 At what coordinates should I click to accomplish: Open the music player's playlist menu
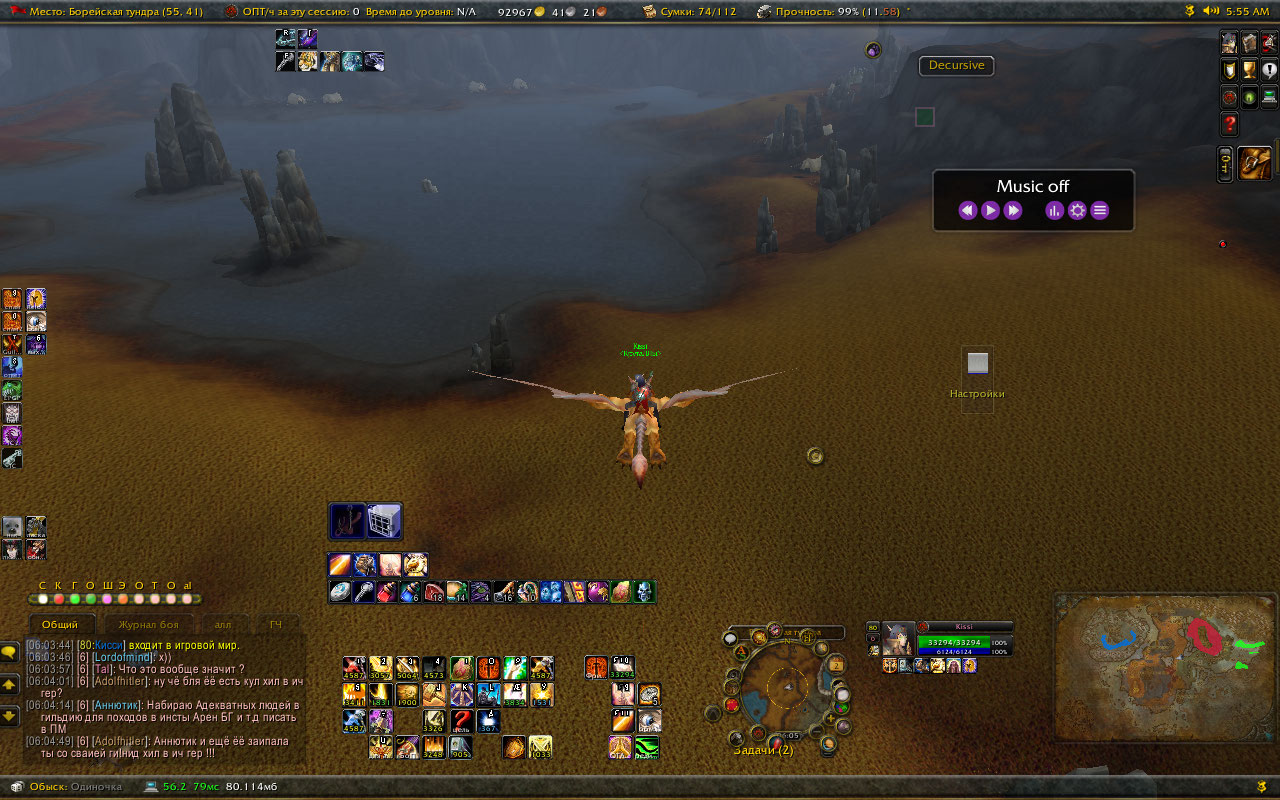click(1100, 210)
